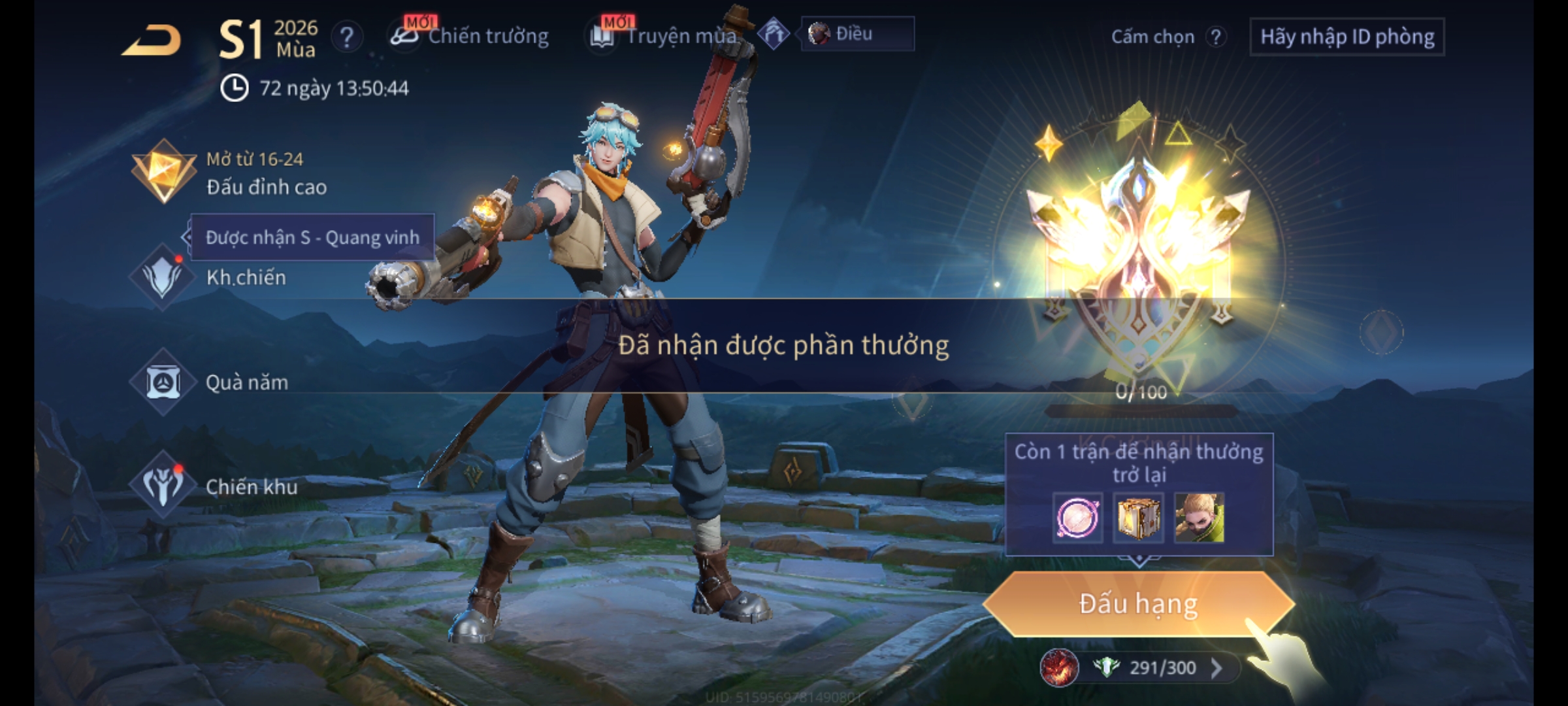Select the Điều hero selector box
Screen dimensions: 1568x706
click(857, 34)
